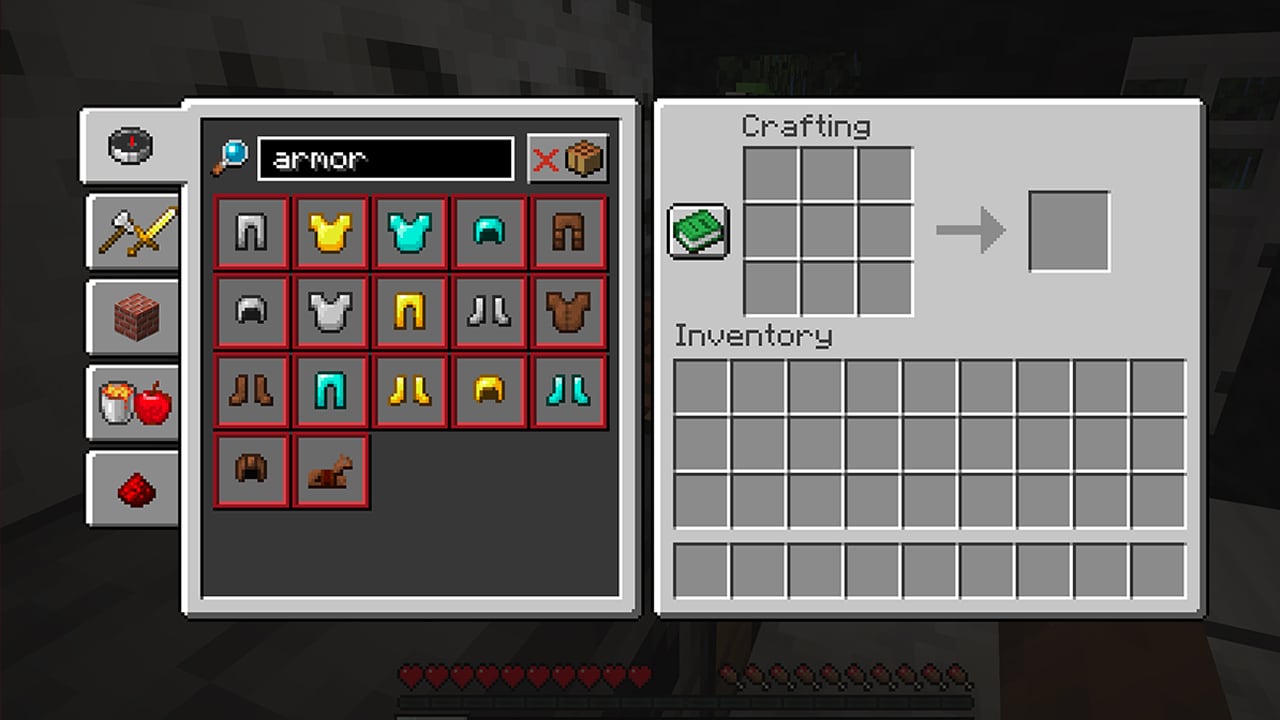Image resolution: width=1280 pixels, height=720 pixels.
Task: Choose the diamond chestplate recipe
Action: coord(410,233)
